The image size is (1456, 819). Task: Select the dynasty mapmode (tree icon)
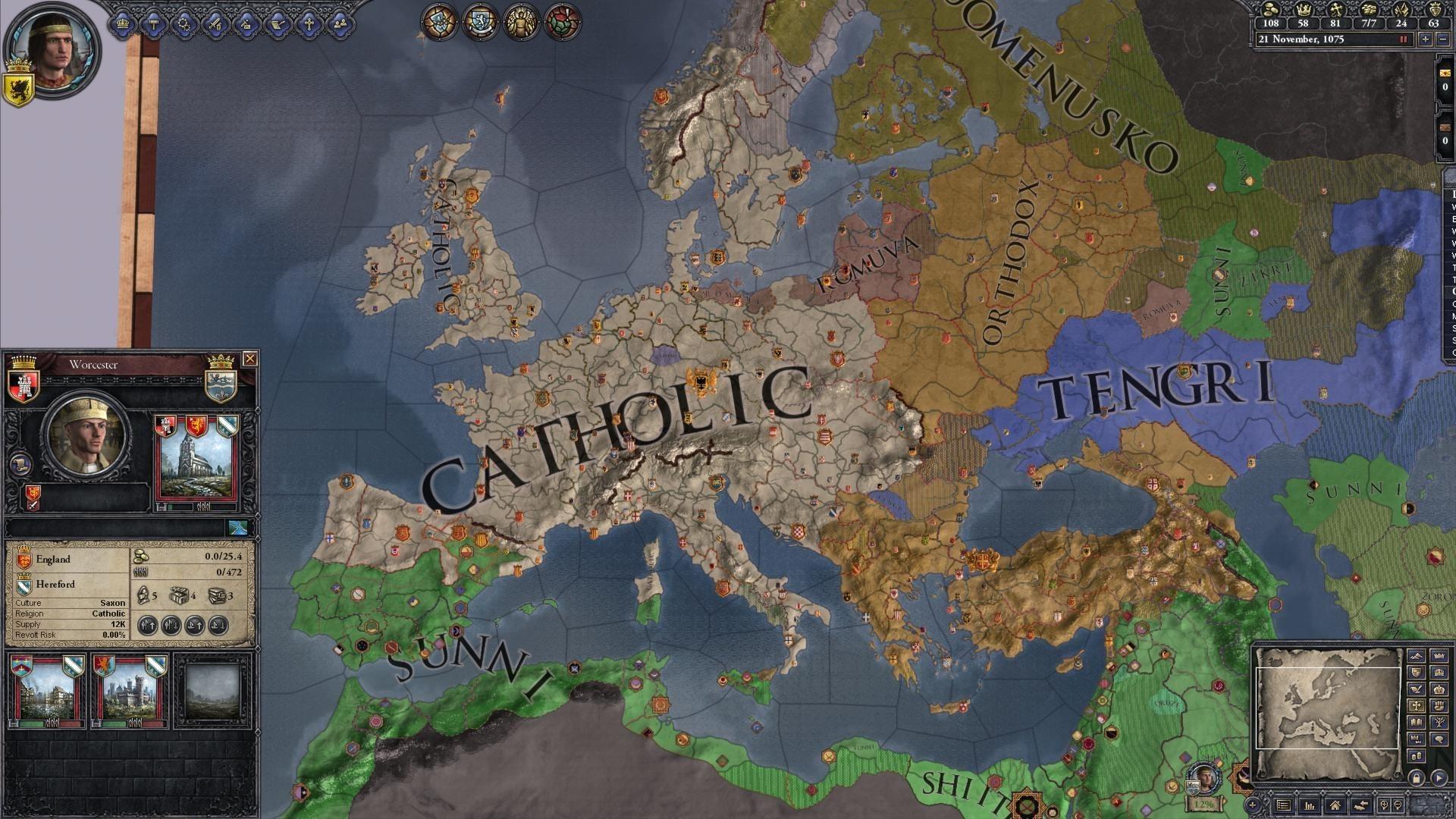pyautogui.click(x=1439, y=722)
